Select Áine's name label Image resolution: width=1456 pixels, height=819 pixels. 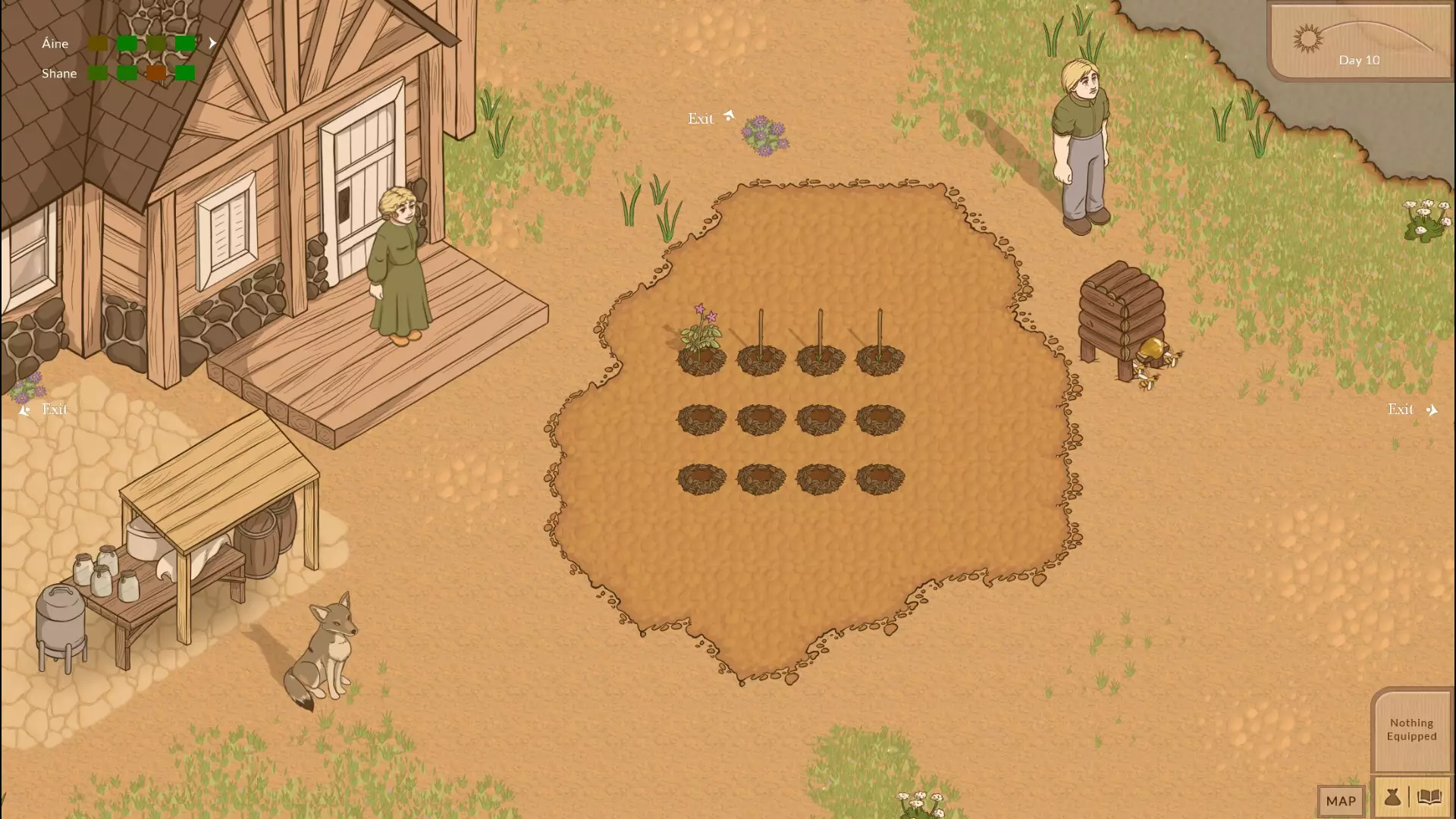(x=55, y=43)
